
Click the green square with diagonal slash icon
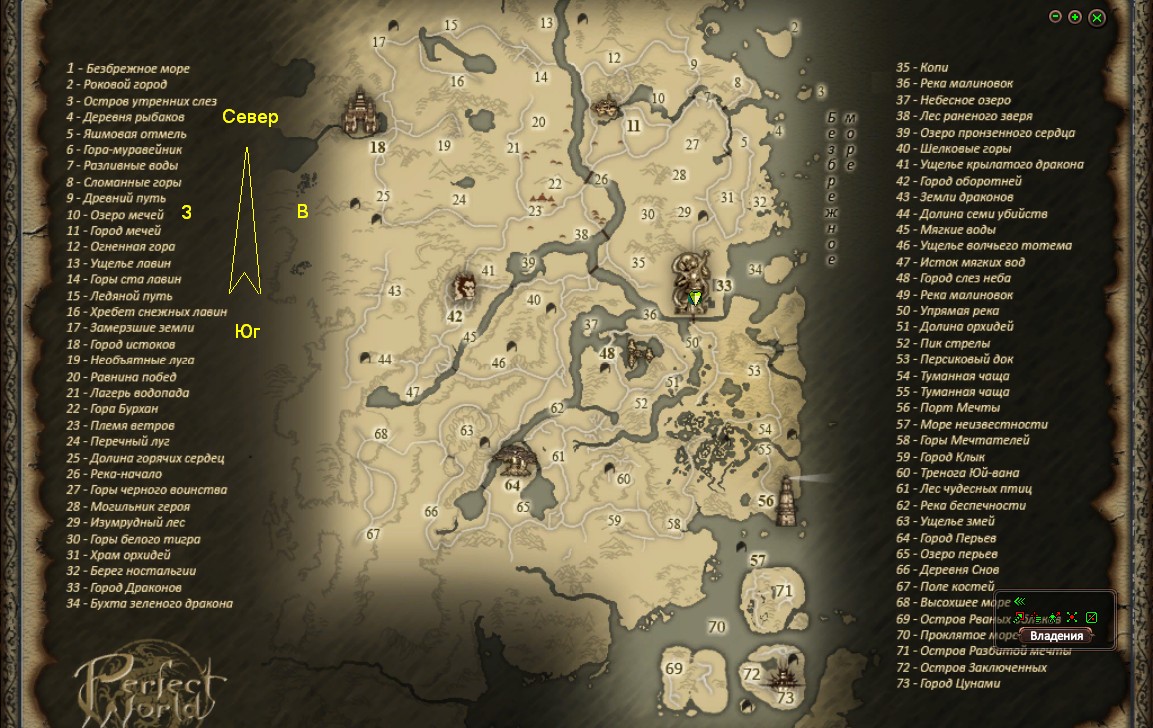pyautogui.click(x=1091, y=617)
